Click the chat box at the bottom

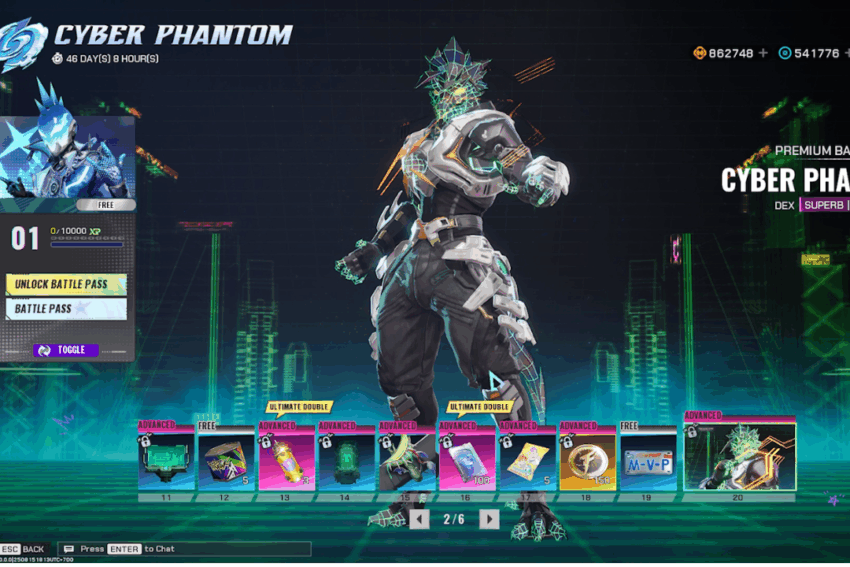[x=185, y=549]
